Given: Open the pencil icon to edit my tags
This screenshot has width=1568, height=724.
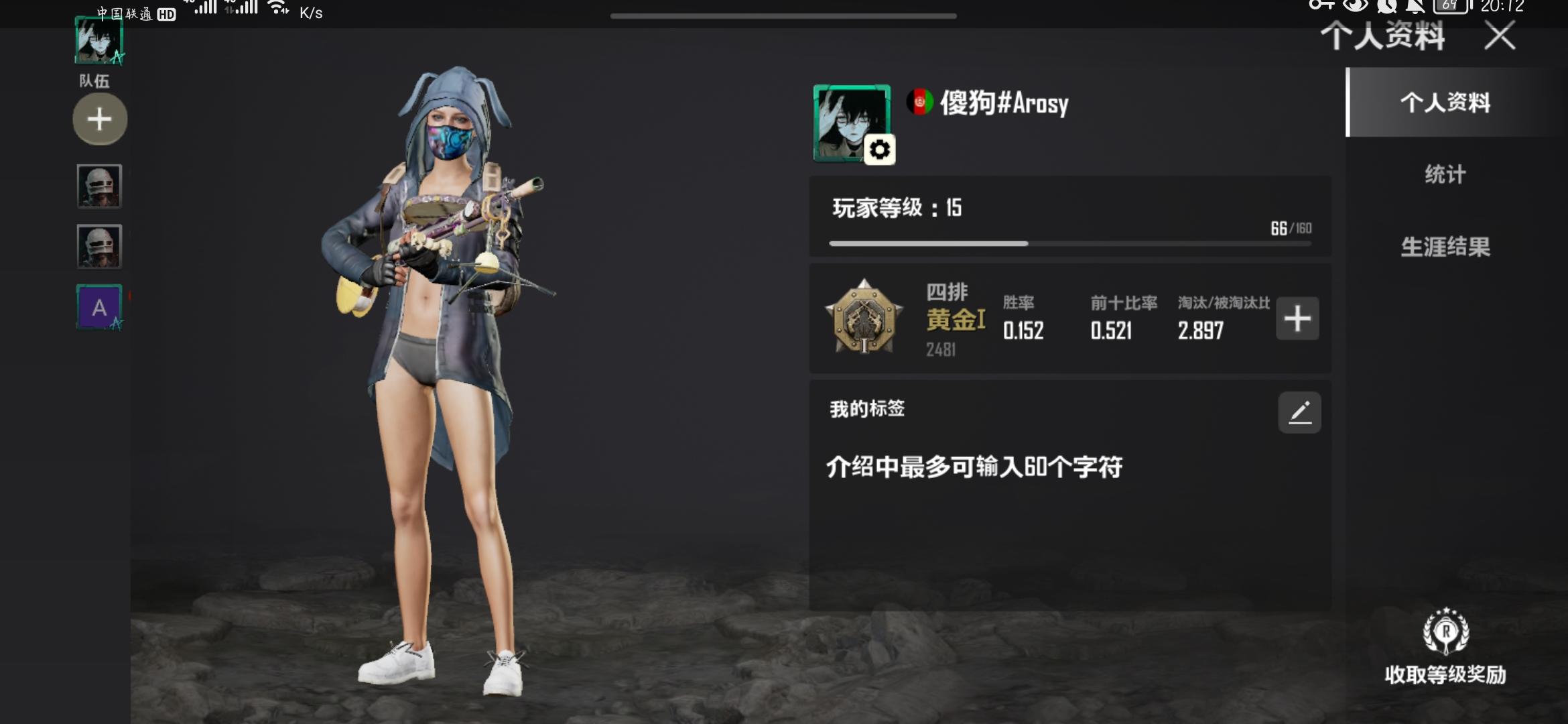Looking at the screenshot, I should point(1299,412).
